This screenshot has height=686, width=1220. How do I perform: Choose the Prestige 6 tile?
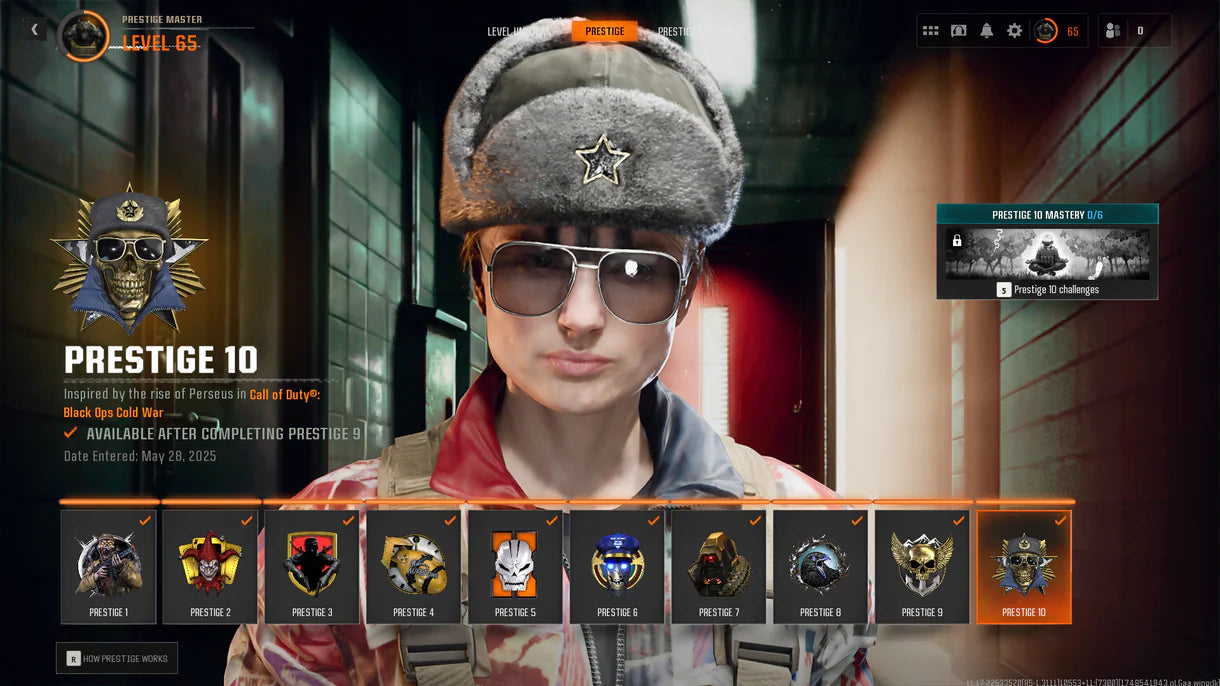point(617,567)
